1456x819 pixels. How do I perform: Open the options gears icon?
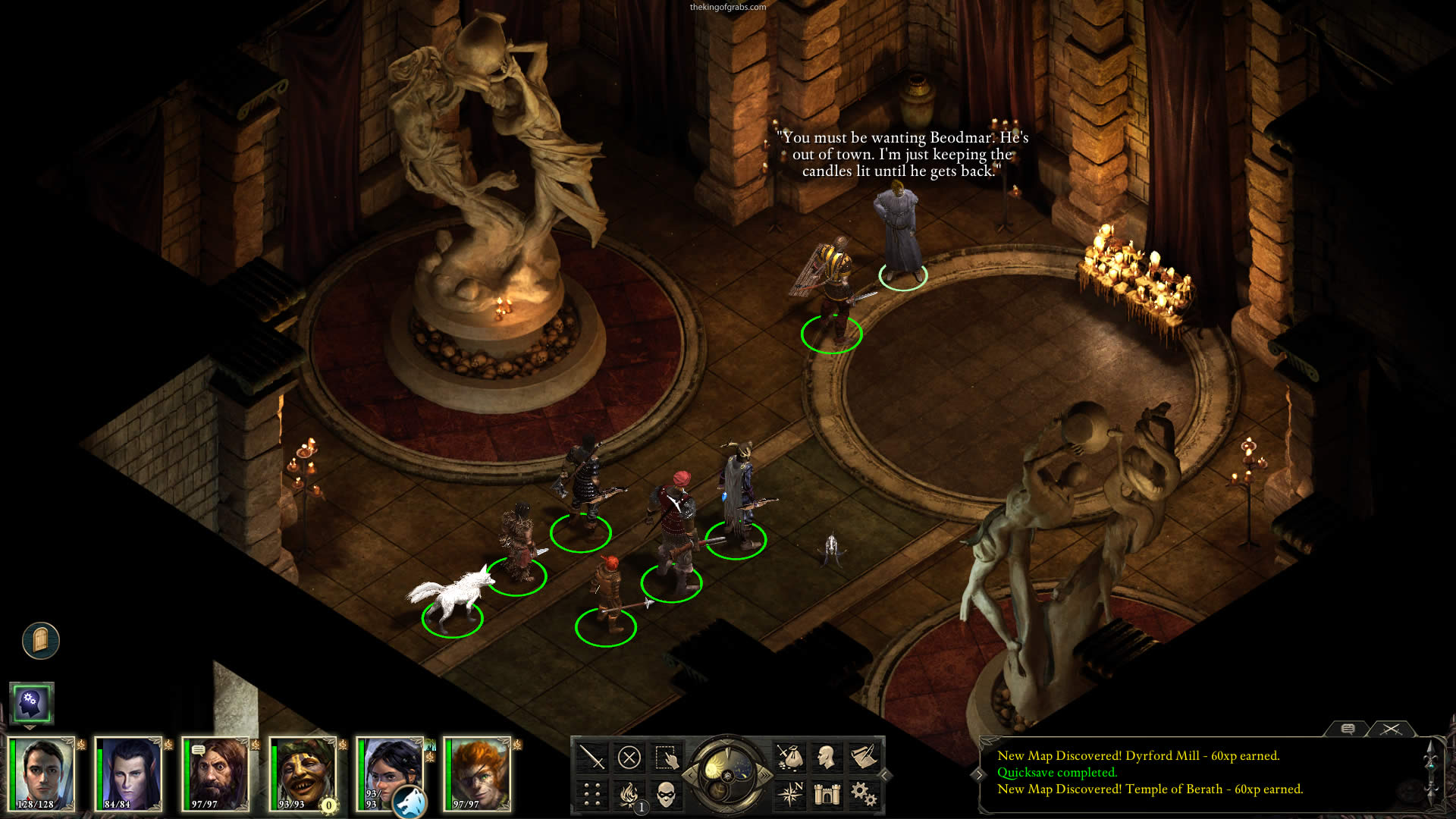[x=863, y=795]
